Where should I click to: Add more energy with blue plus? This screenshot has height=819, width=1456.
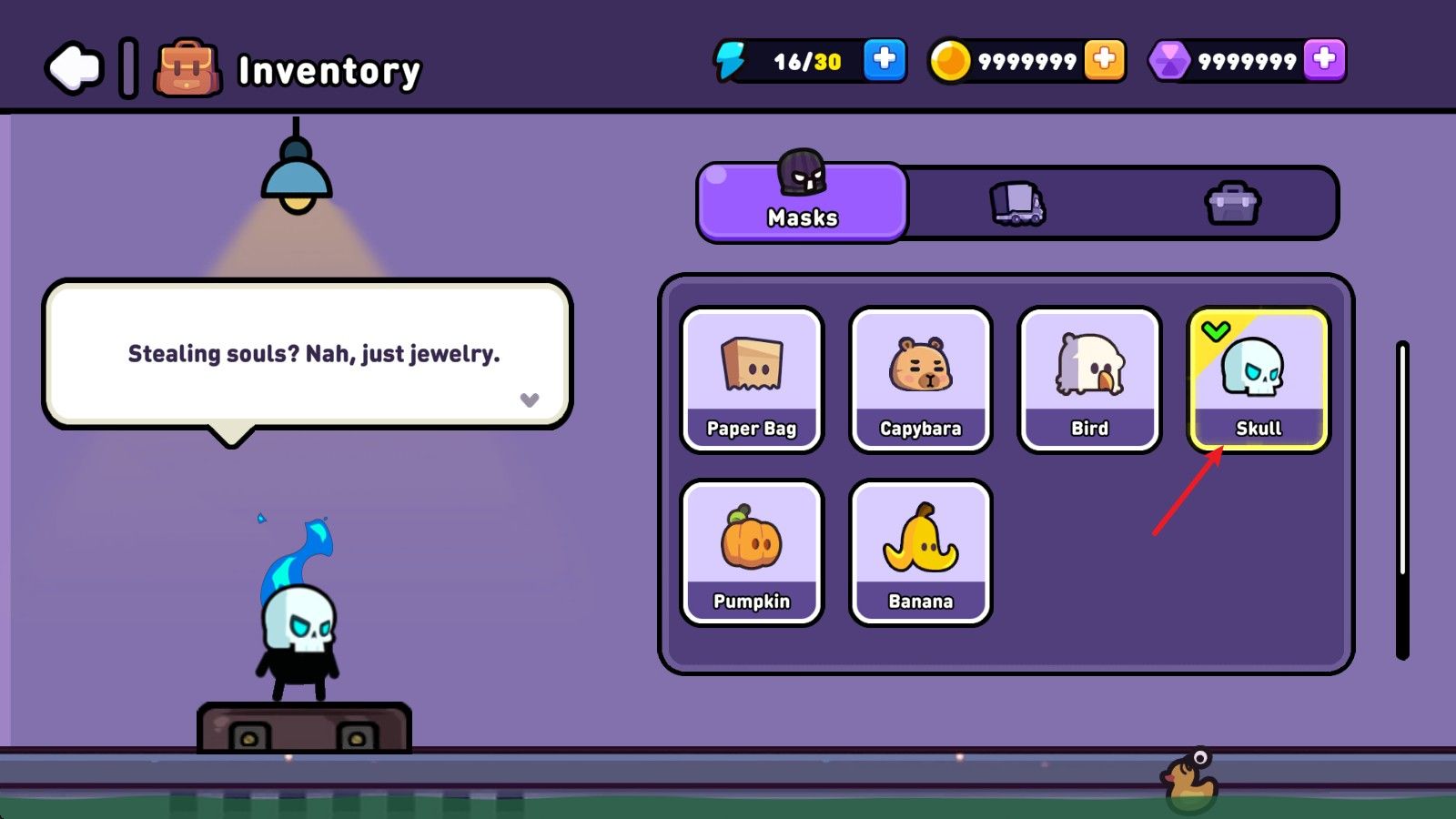[884, 60]
